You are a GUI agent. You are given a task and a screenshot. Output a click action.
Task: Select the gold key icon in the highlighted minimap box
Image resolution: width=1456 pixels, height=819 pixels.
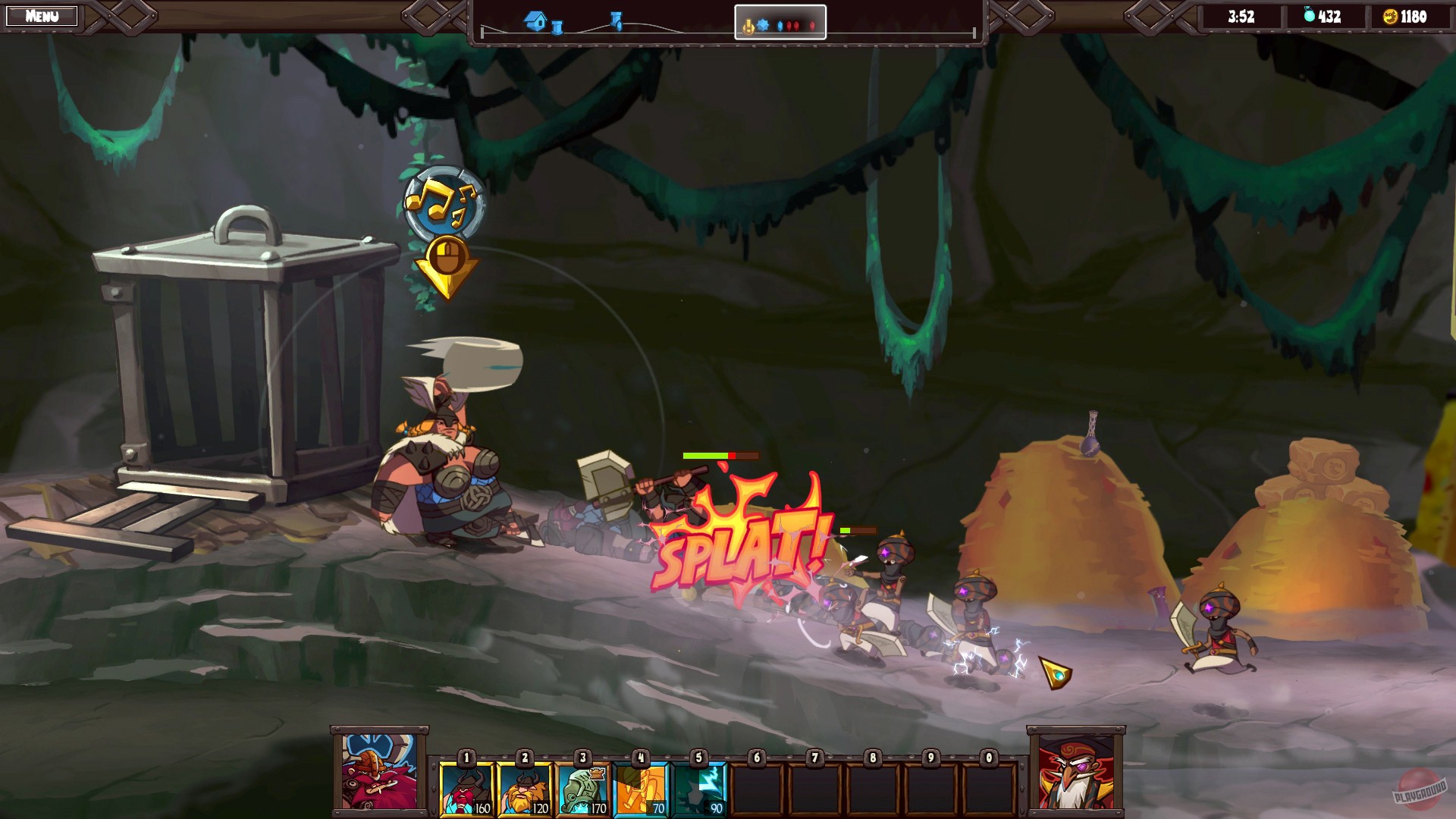[748, 25]
